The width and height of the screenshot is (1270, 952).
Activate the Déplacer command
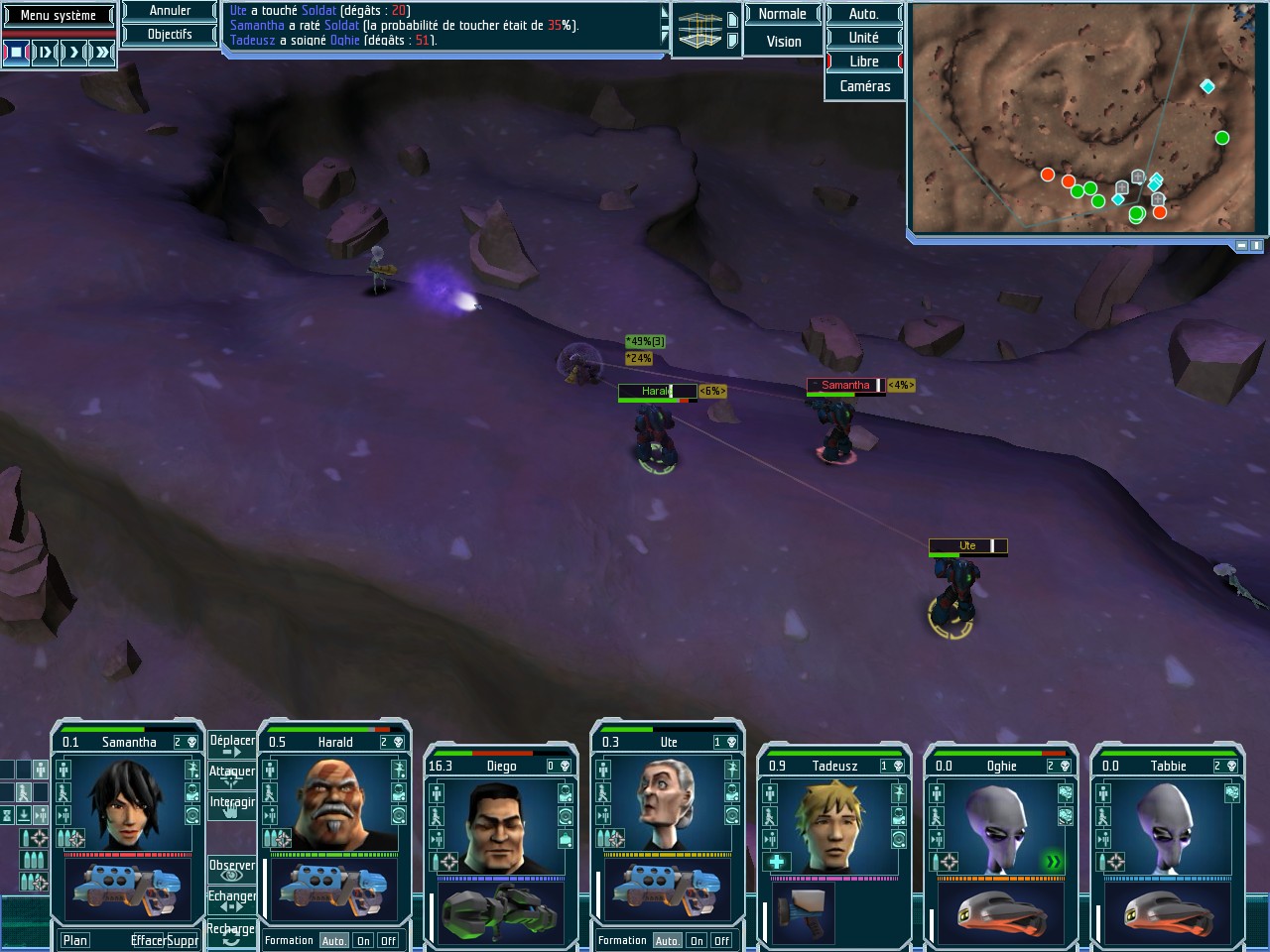click(x=232, y=745)
